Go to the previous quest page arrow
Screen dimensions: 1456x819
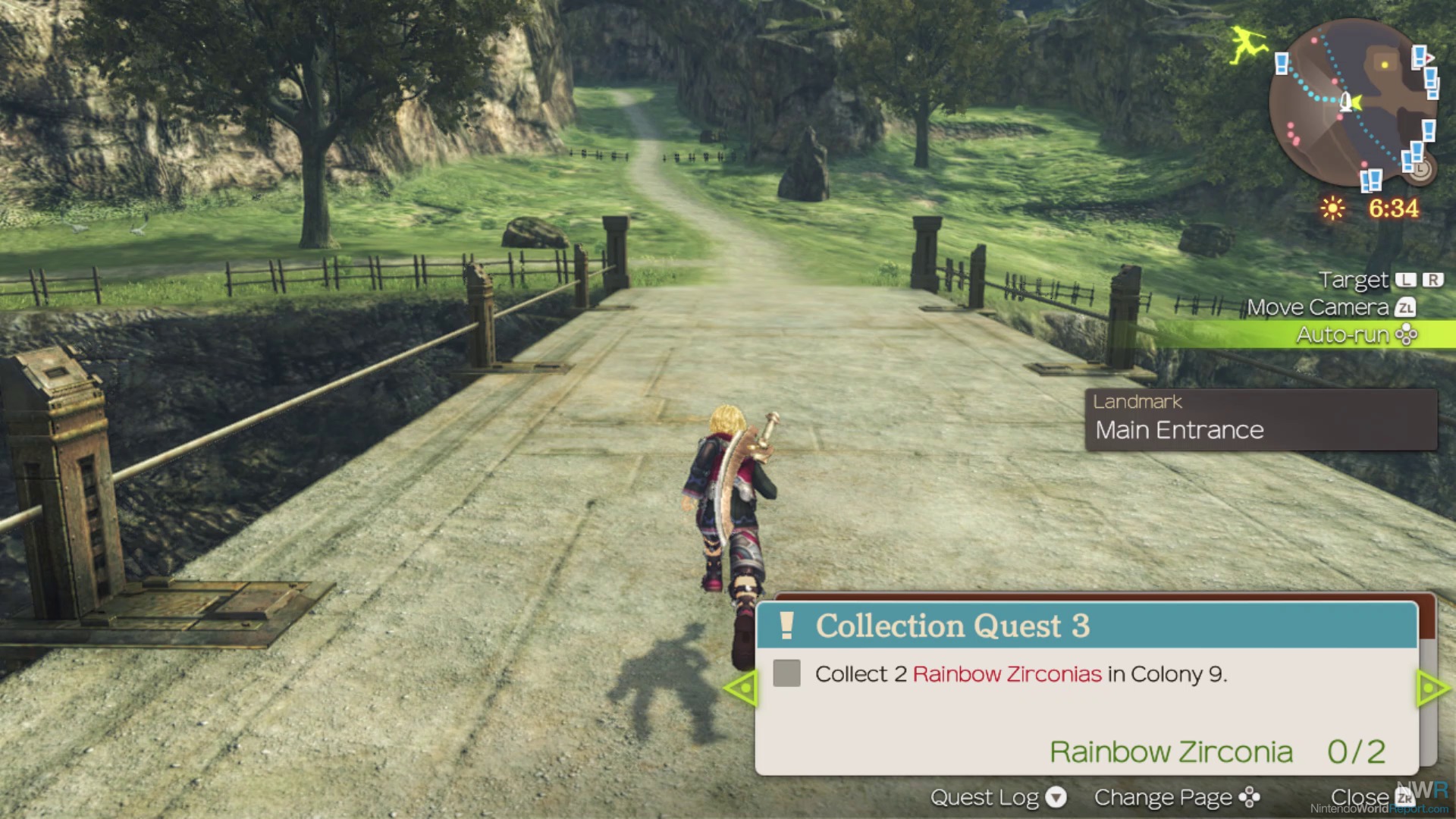740,688
